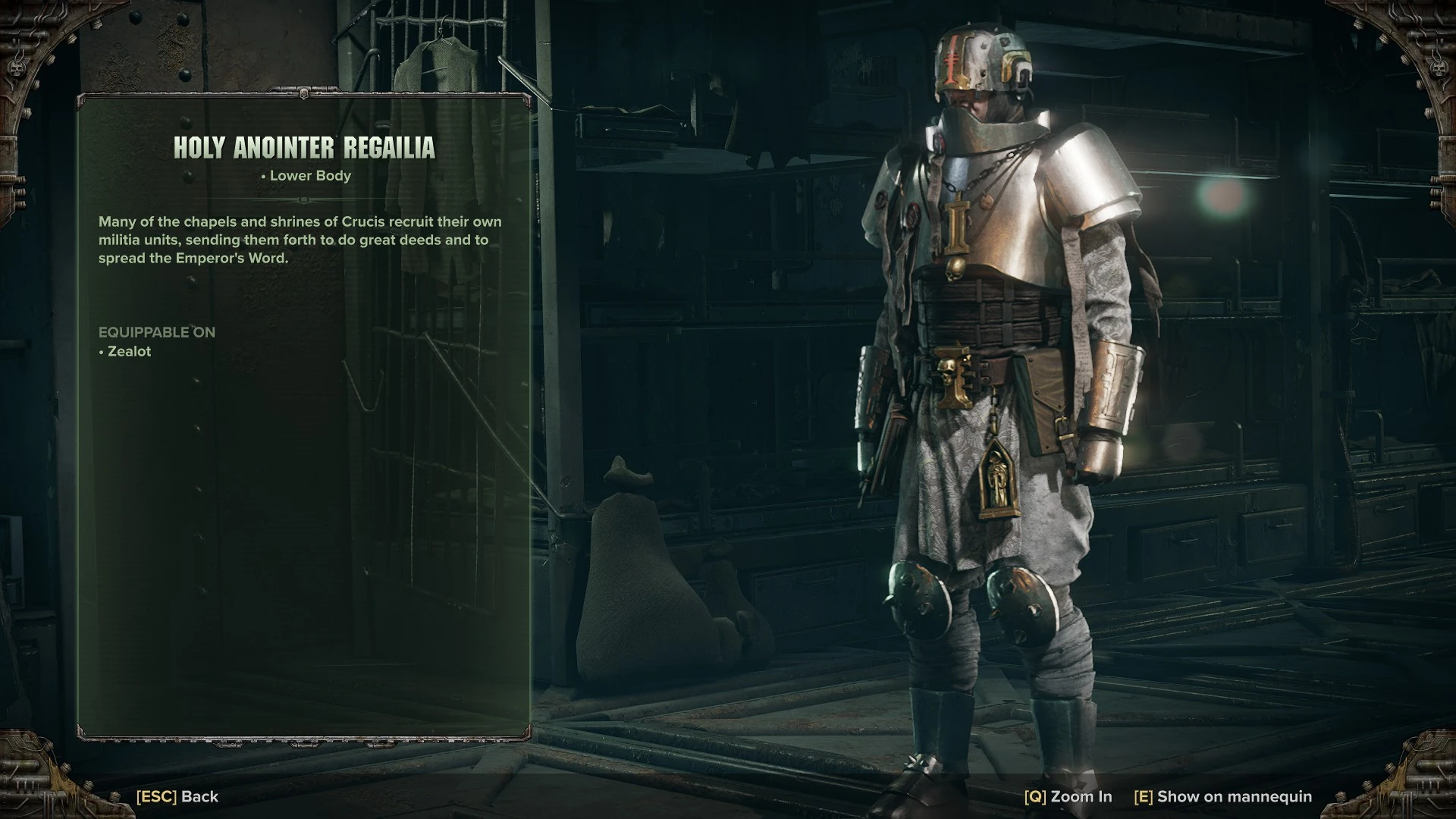Choose Show on mannequin option
This screenshot has height=819, width=1456.
tap(1222, 796)
